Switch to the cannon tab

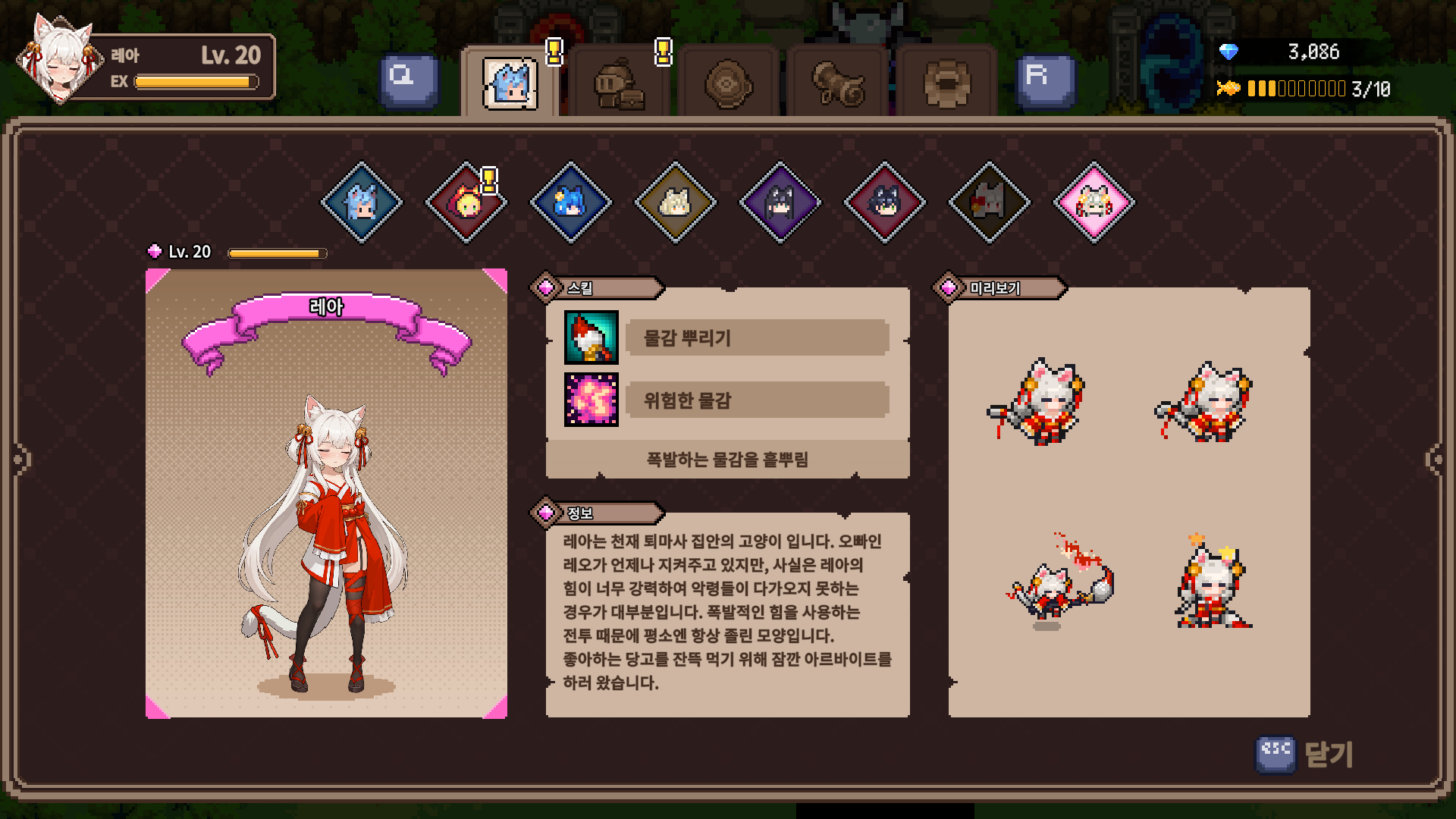click(x=837, y=83)
